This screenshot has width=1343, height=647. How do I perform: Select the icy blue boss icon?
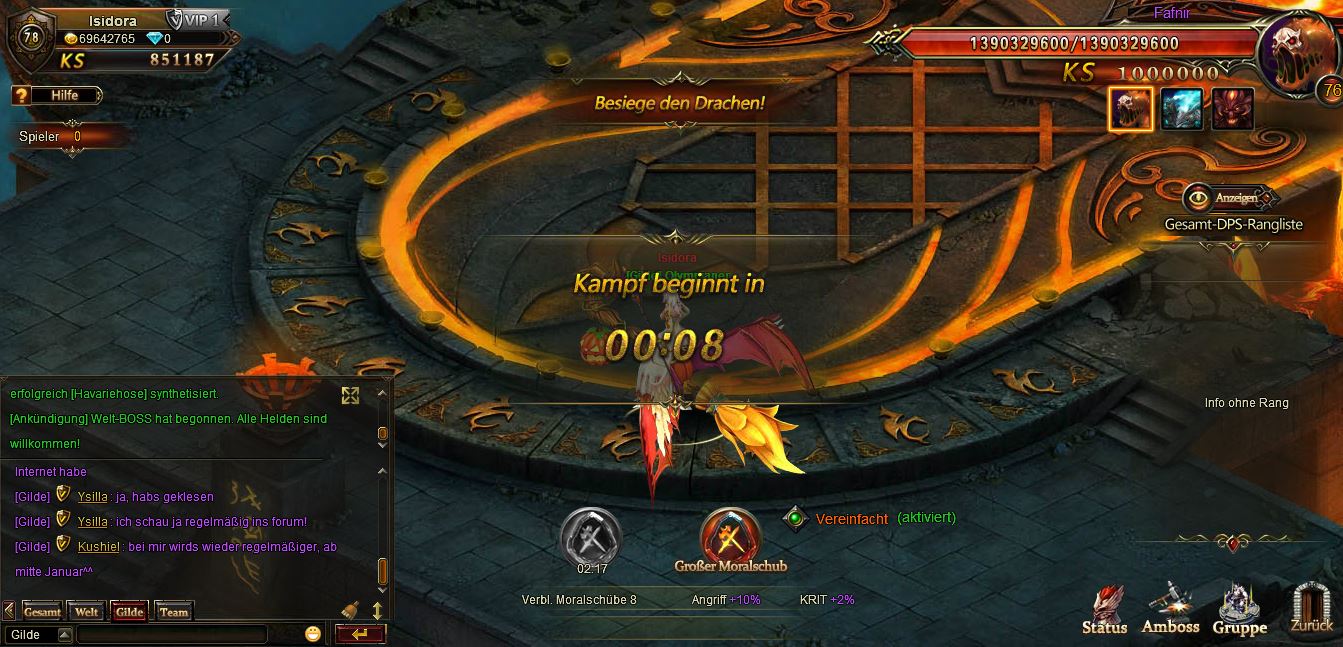pos(1181,109)
